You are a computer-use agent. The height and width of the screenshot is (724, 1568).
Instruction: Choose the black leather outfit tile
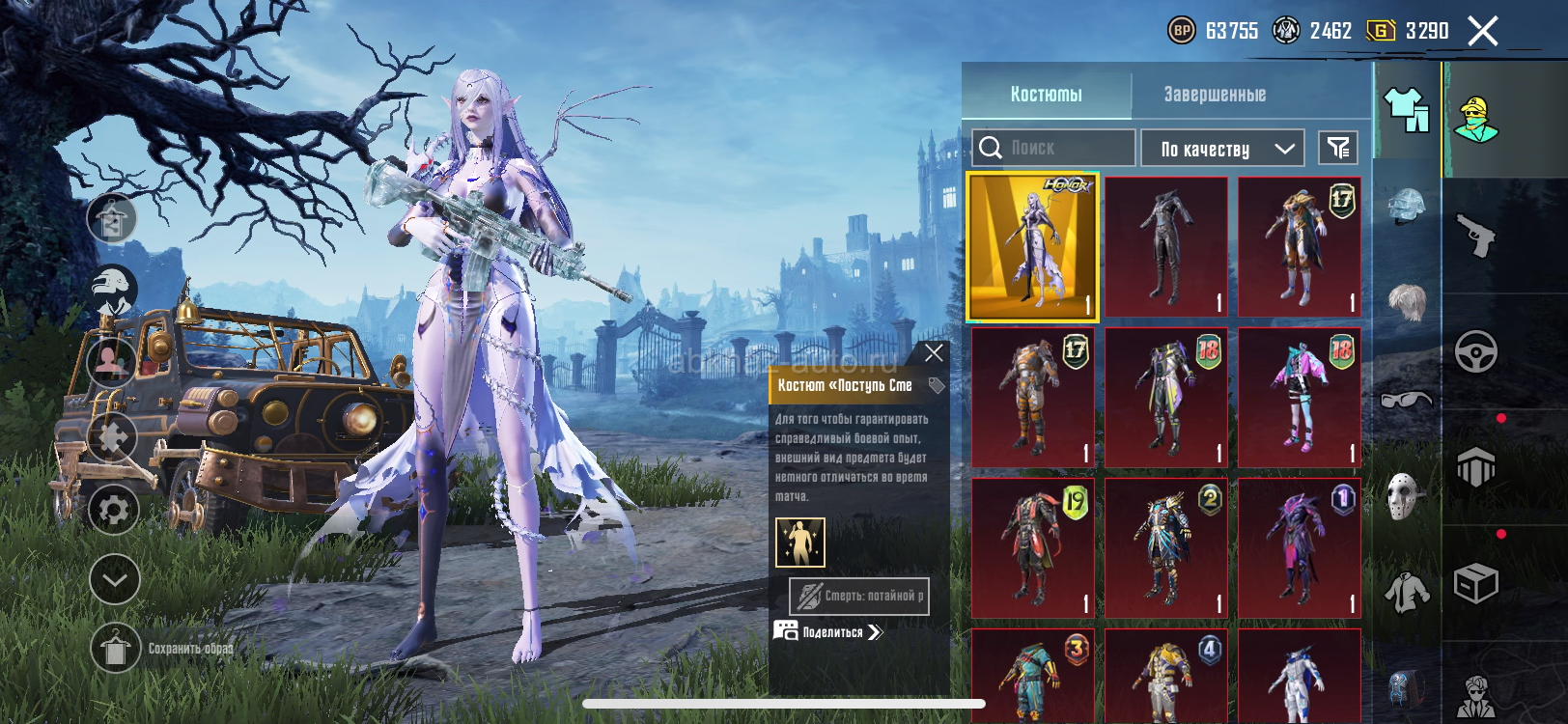(1166, 247)
